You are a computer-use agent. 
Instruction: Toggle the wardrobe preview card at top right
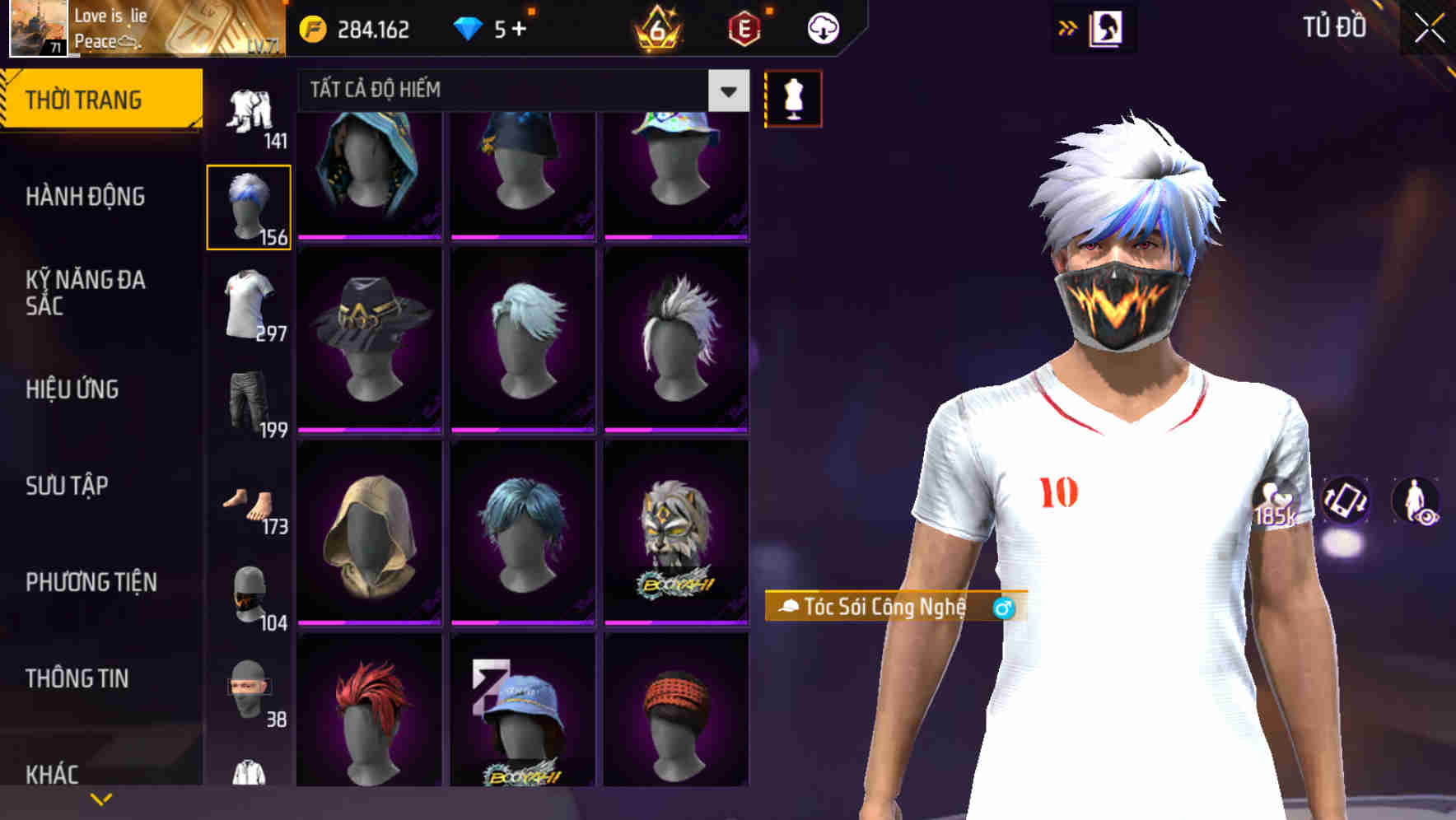1109,27
